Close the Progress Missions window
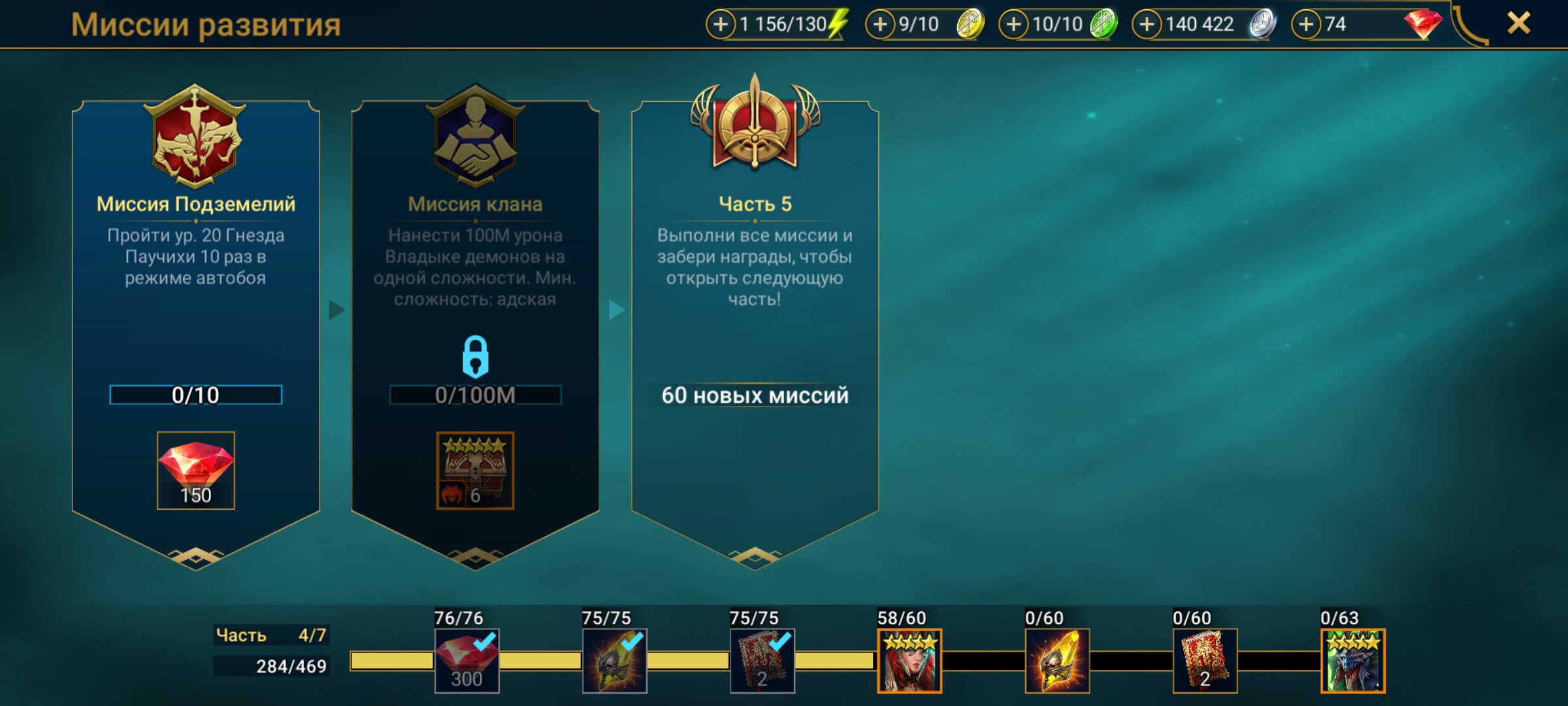Screen dimensions: 1568x706 [x=1518, y=24]
